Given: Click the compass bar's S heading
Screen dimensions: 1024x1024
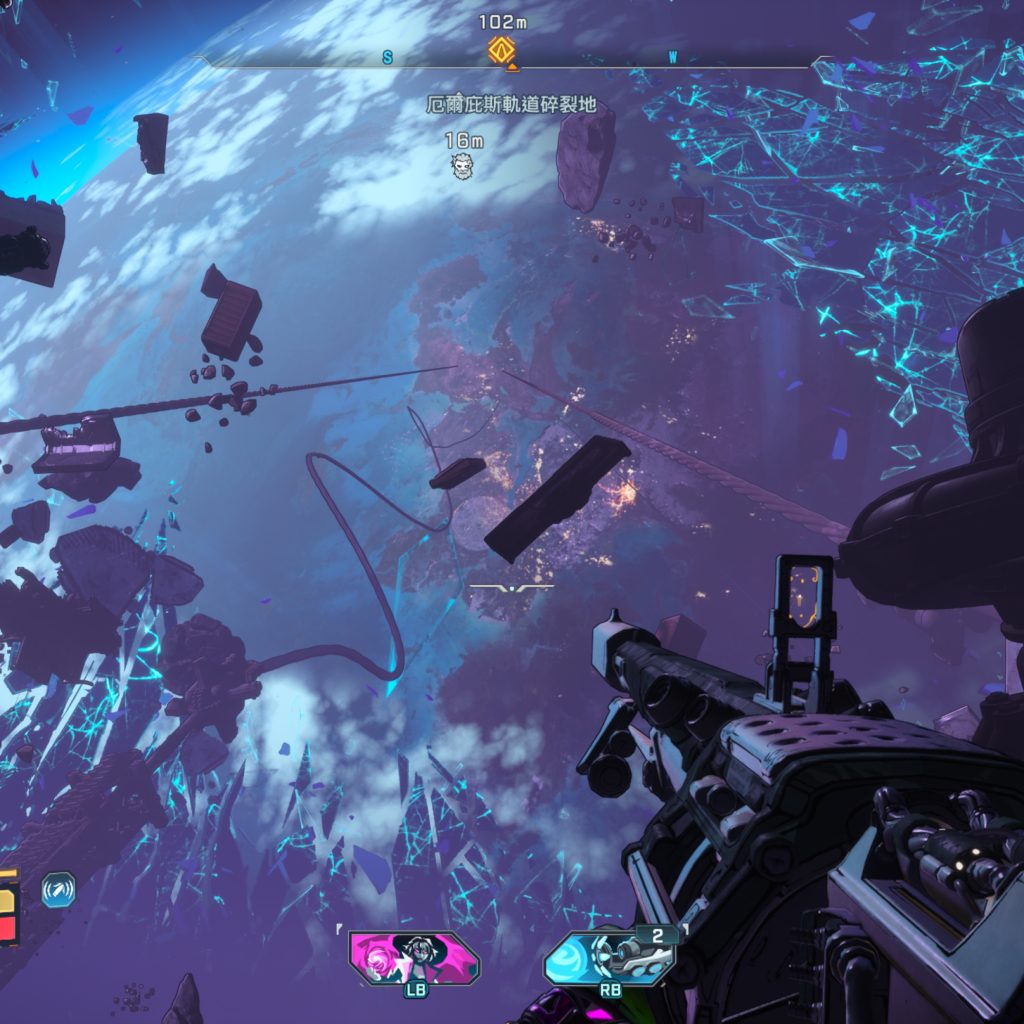Looking at the screenshot, I should pyautogui.click(x=387, y=58).
